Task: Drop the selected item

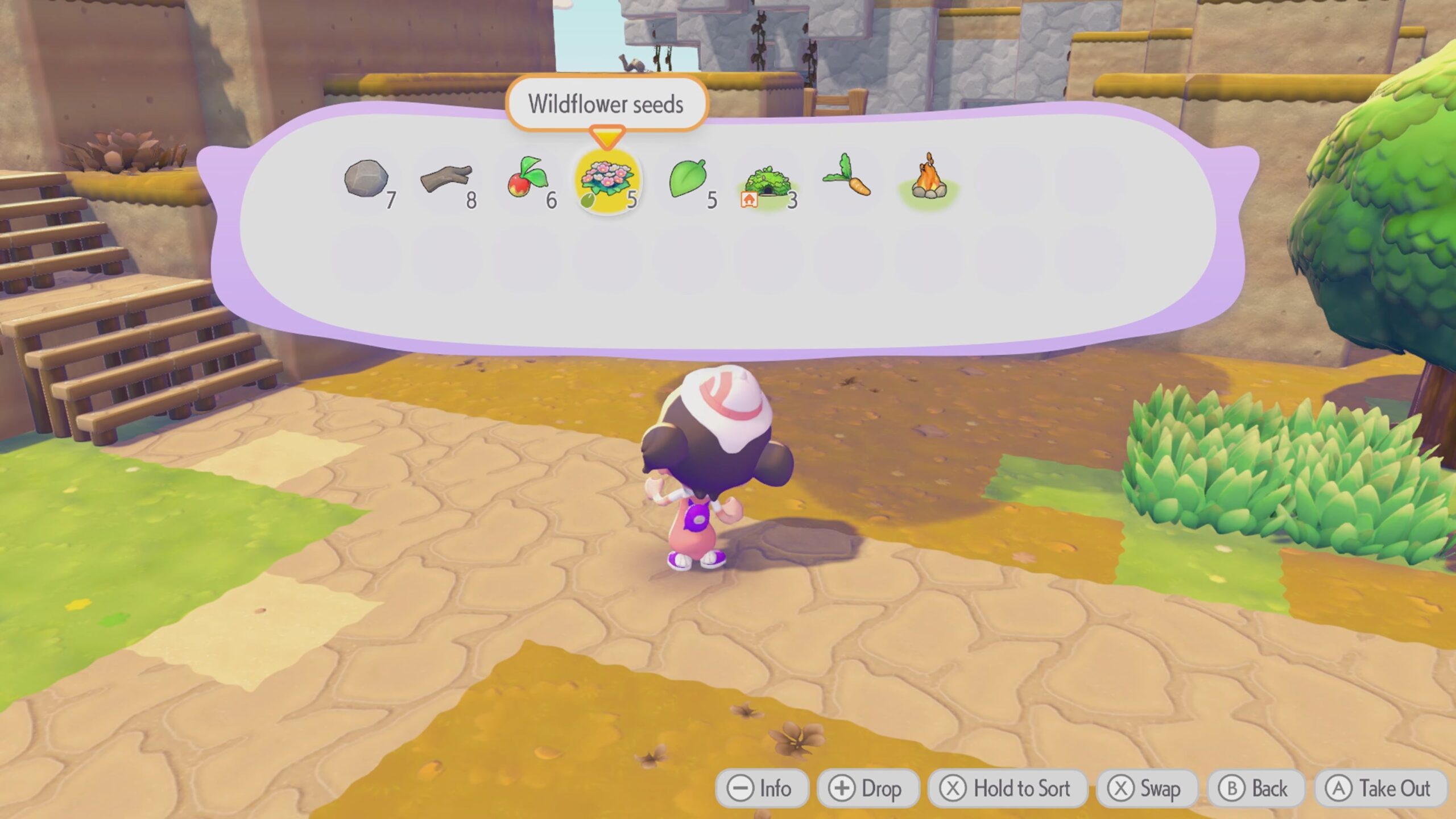Action: point(867,789)
